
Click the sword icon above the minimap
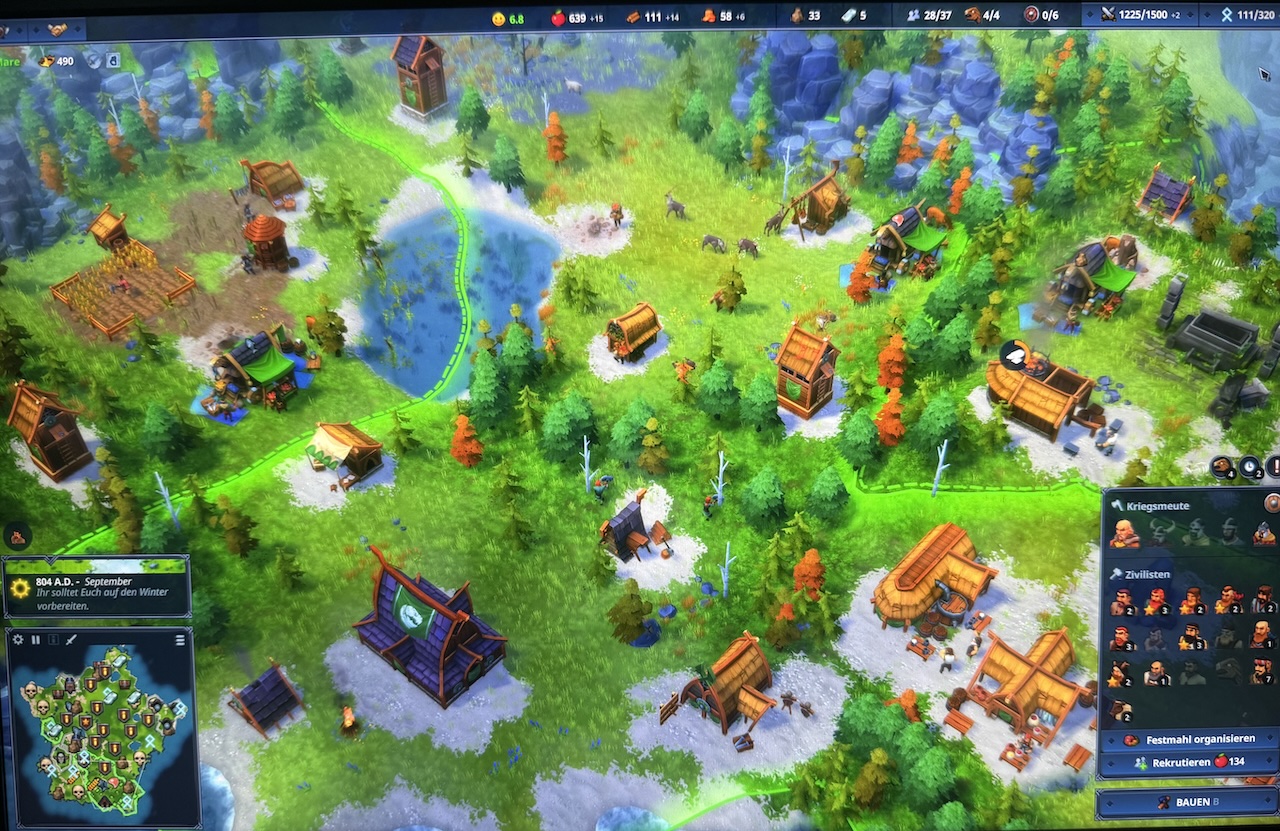coord(72,639)
